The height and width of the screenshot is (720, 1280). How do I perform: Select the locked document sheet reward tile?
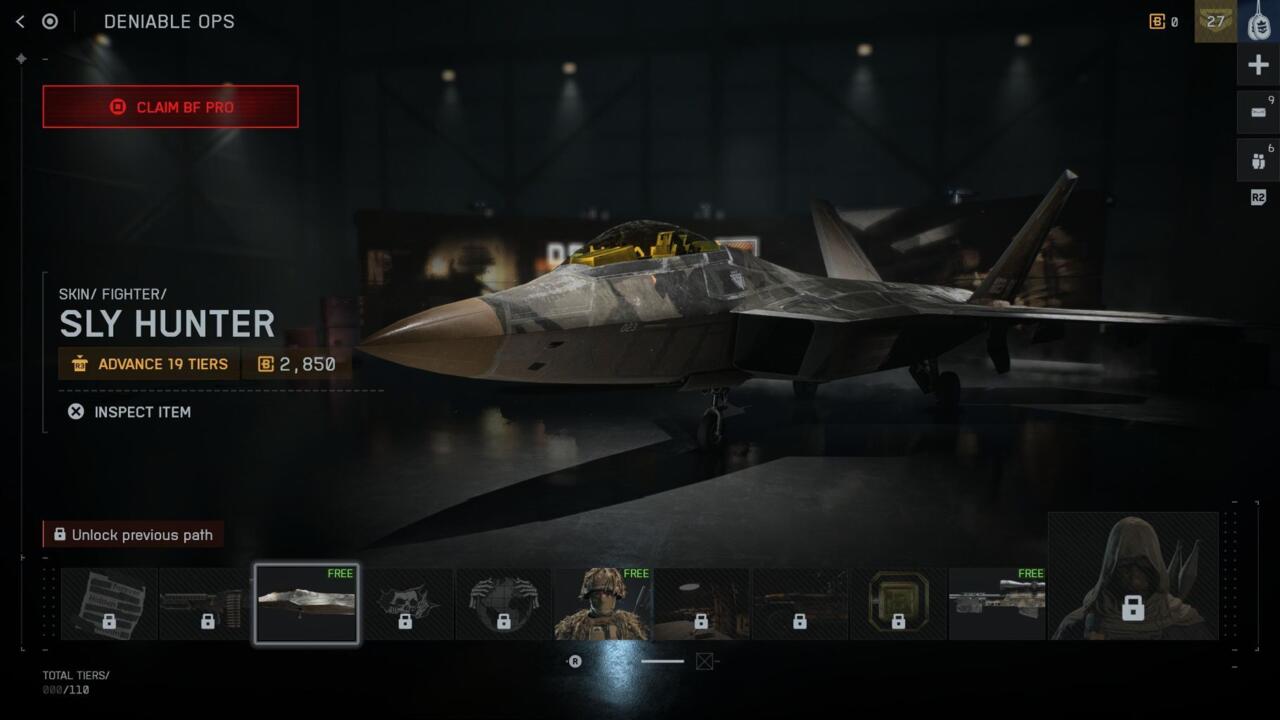click(109, 604)
